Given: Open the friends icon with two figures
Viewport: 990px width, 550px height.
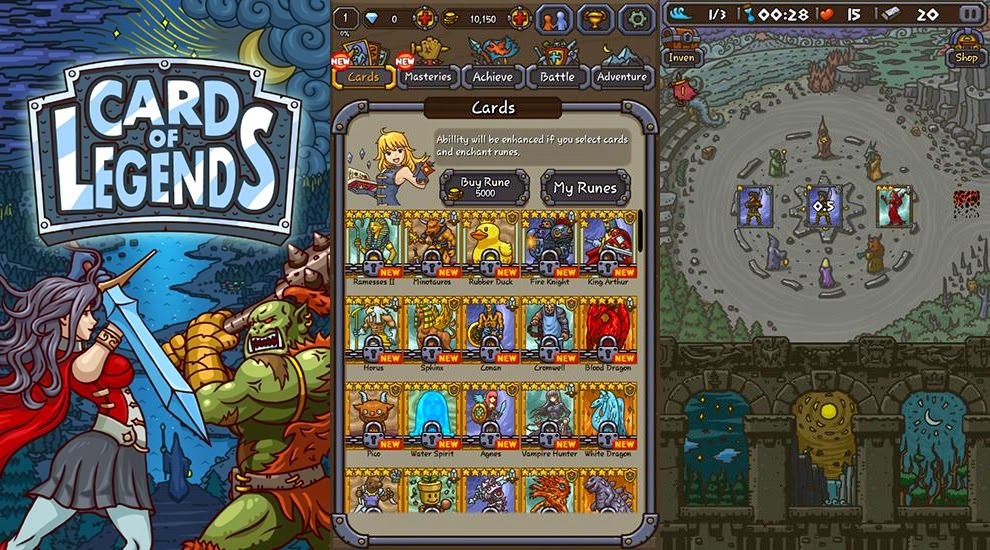Looking at the screenshot, I should [554, 18].
